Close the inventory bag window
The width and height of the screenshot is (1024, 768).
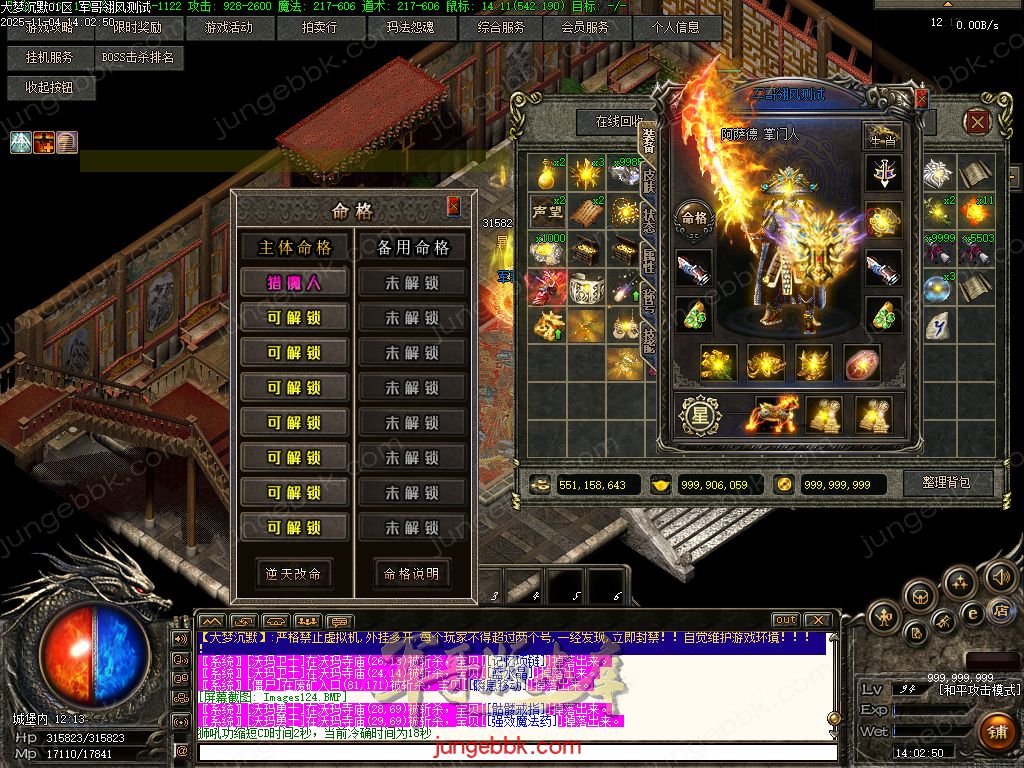point(977,123)
